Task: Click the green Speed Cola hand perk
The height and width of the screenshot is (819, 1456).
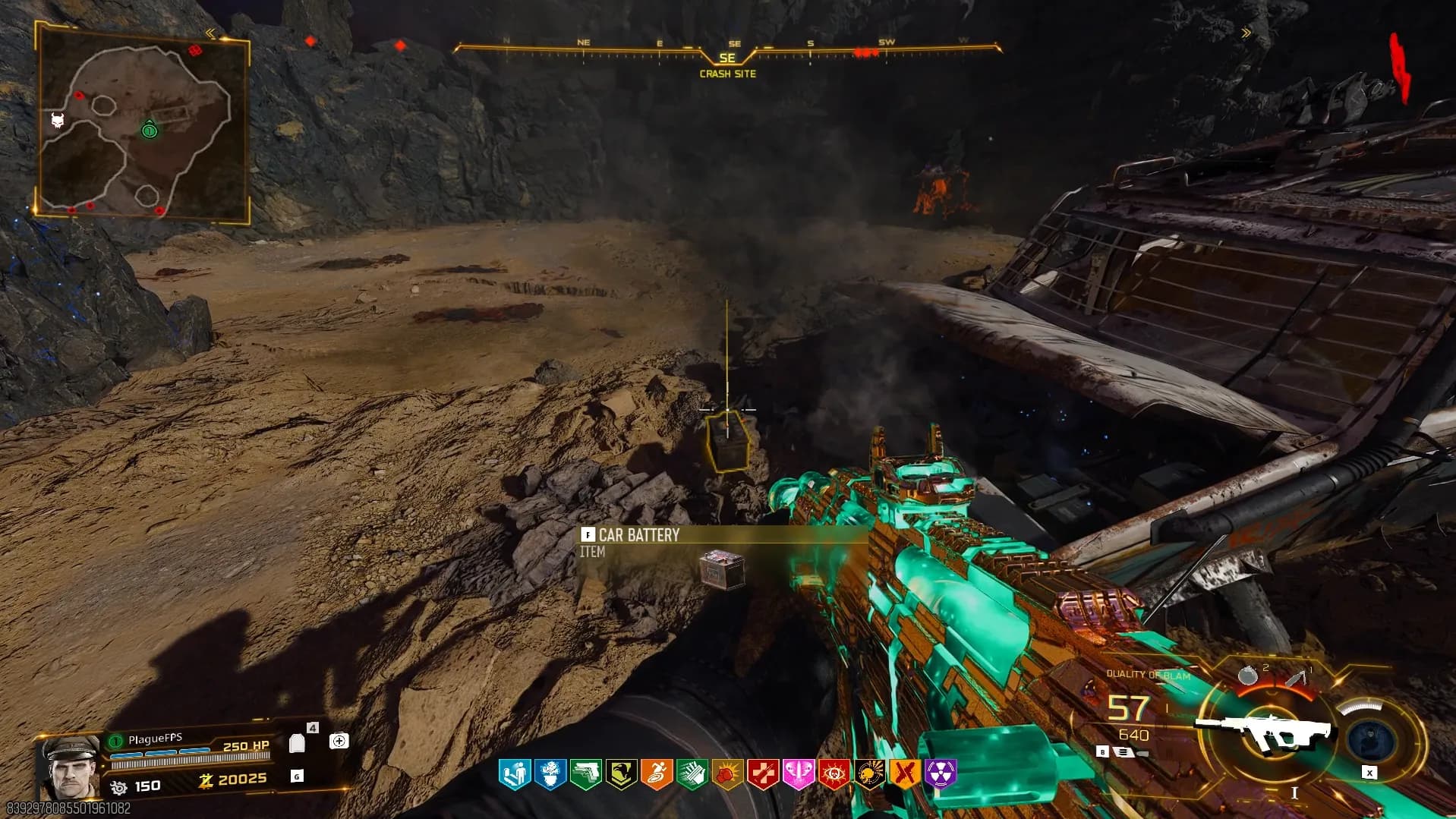Action: coord(692,774)
